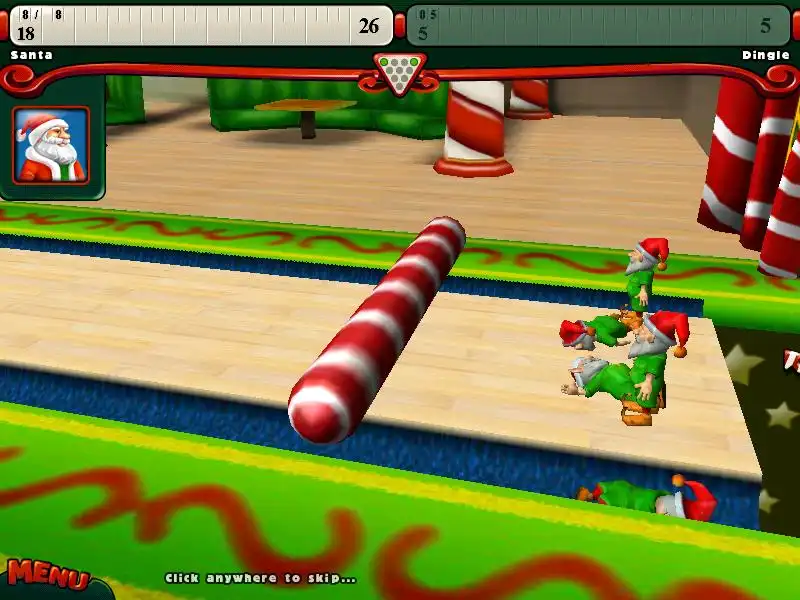Click the Santa player portrait
The width and height of the screenshot is (800, 600).
[51, 145]
